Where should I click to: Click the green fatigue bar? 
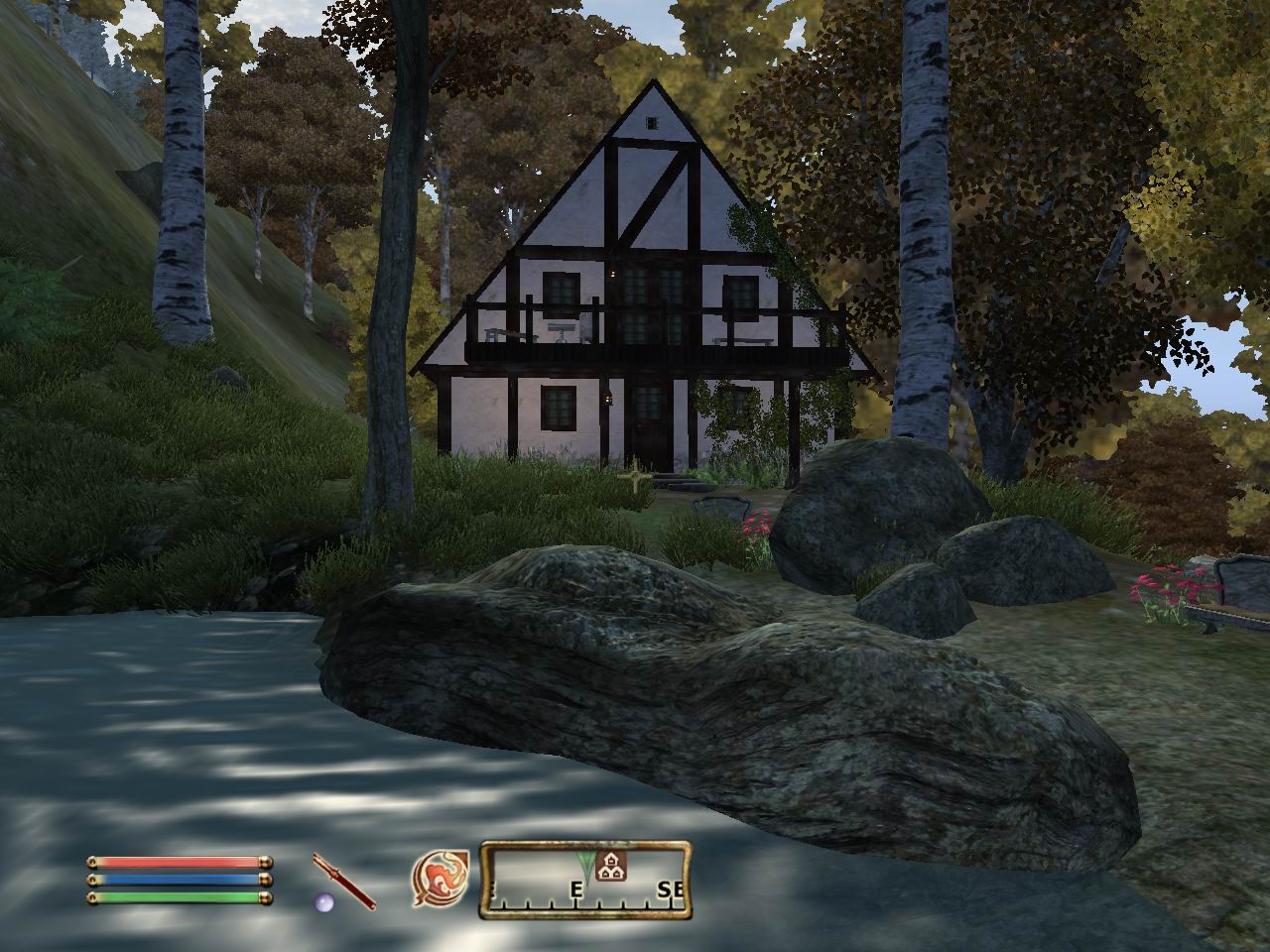(x=179, y=897)
